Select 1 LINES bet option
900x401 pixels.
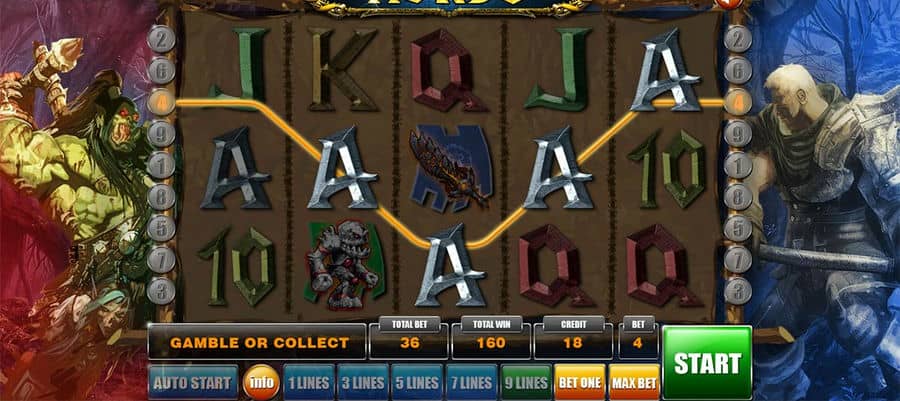[308, 382]
